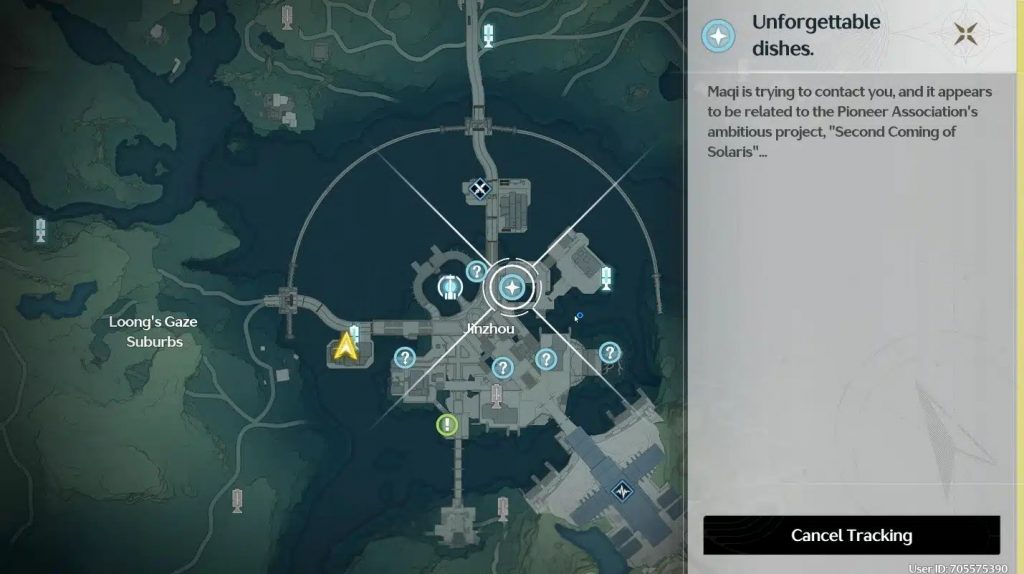Viewport: 1024px width, 574px height.
Task: Select the beacon west of Loong's Gaze Suburbs
Action: [41, 230]
